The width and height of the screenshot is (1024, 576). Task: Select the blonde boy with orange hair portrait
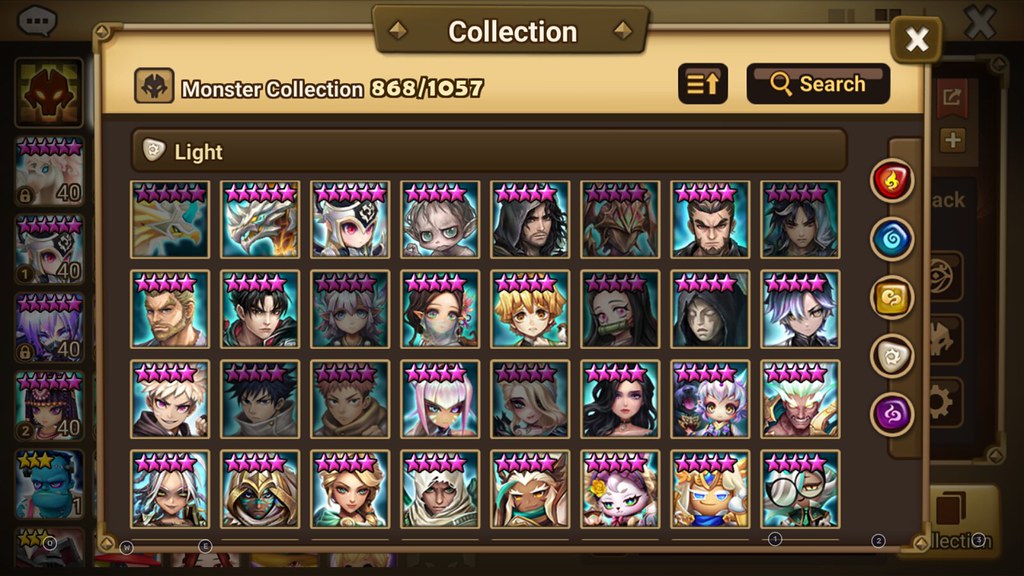coord(530,309)
